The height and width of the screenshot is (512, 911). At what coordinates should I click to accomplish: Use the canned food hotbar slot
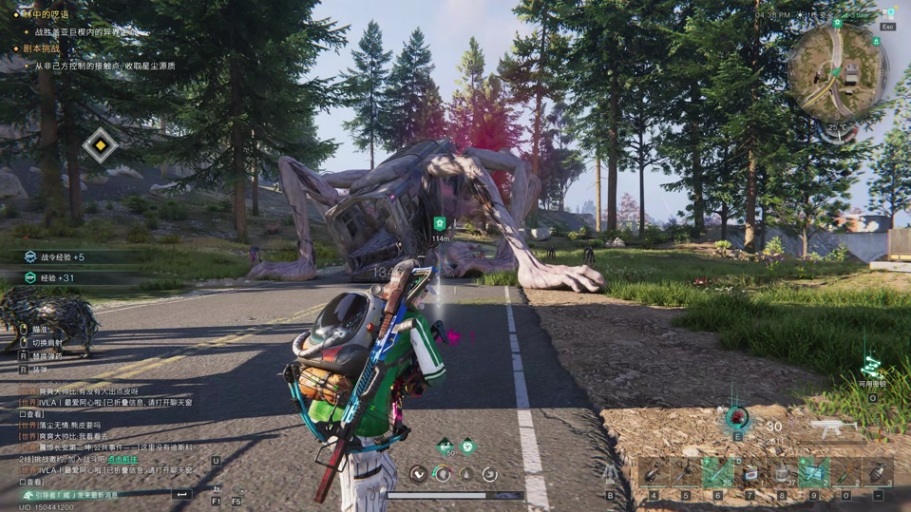(x=750, y=472)
